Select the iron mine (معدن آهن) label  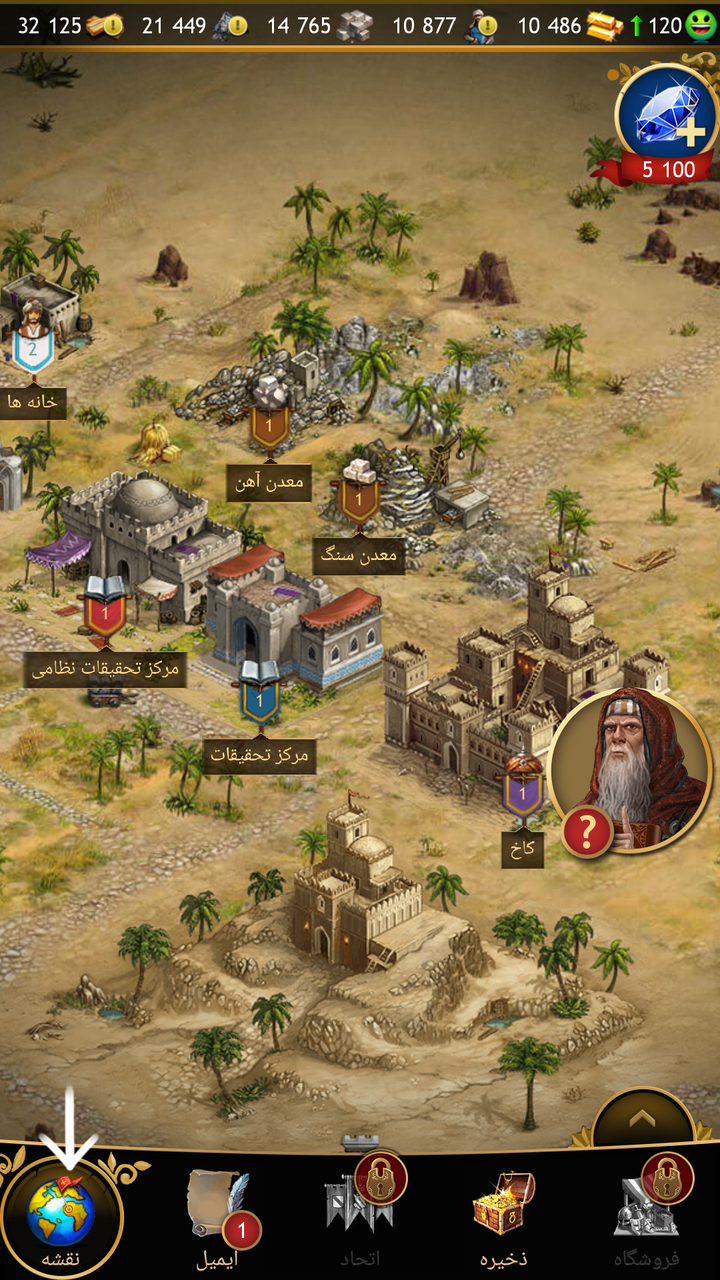(x=269, y=483)
